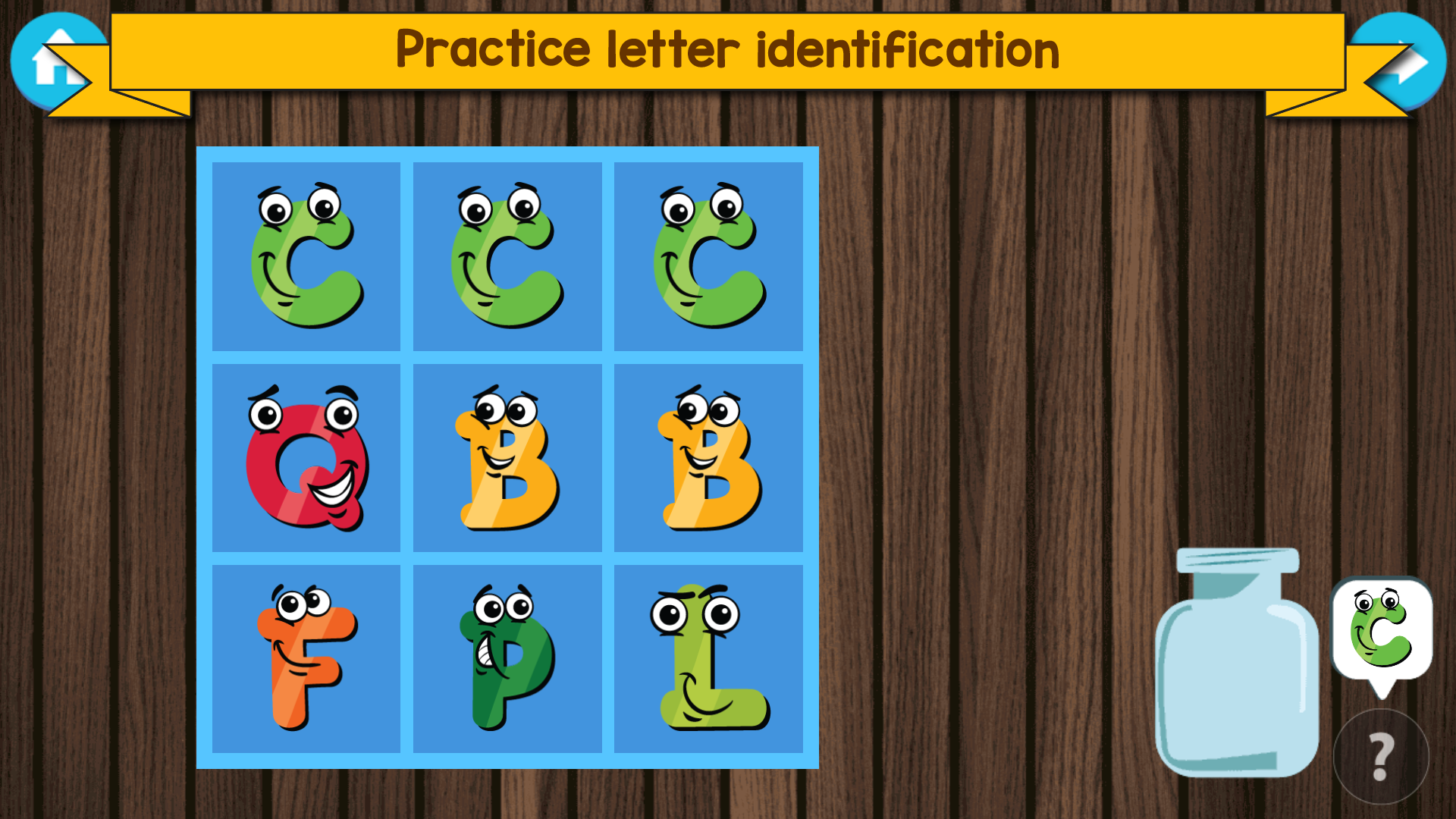1456x819 pixels.
Task: Click the eyes of the letter F
Action: [x=303, y=603]
